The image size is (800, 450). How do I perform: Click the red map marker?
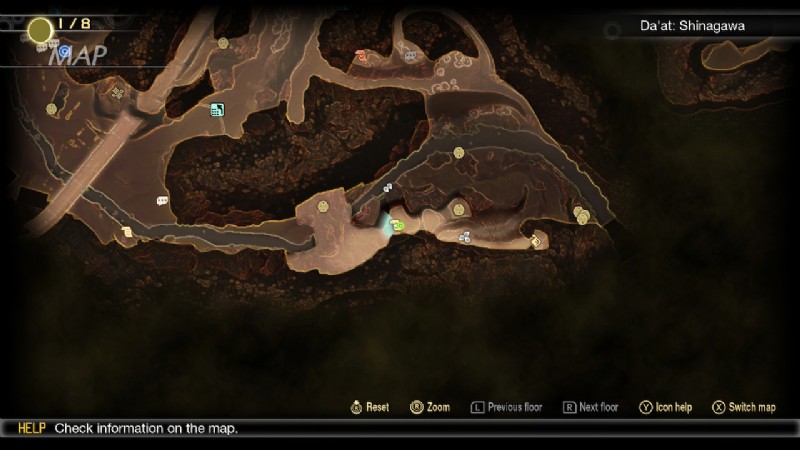(361, 57)
